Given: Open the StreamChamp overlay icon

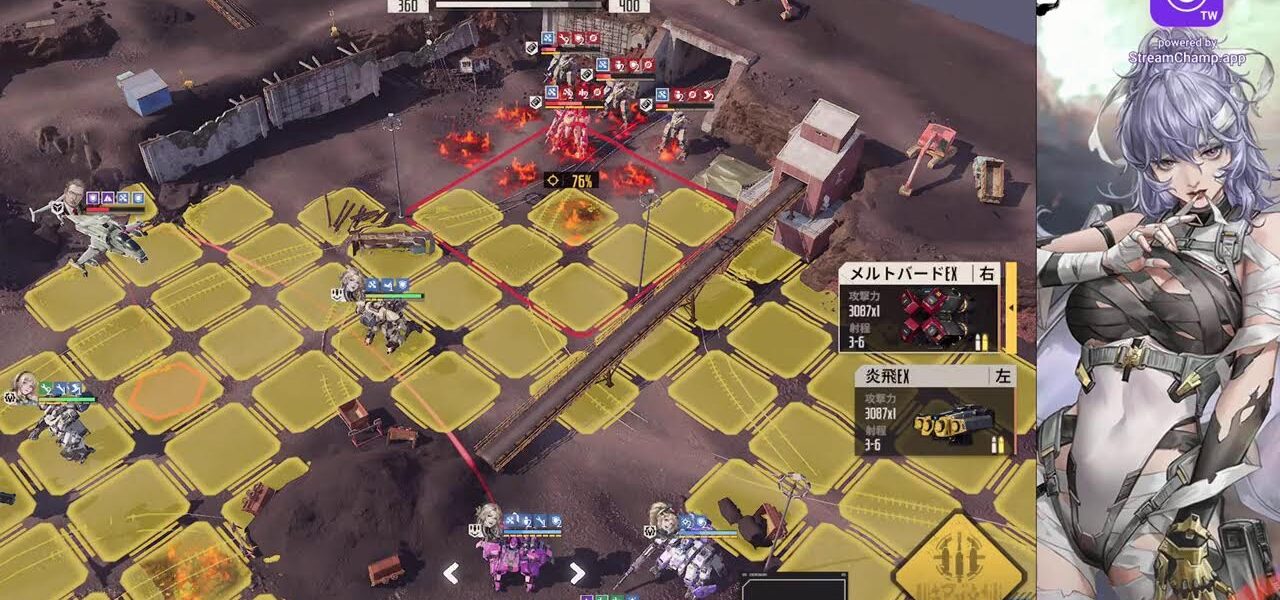Looking at the screenshot, I should (1187, 12).
